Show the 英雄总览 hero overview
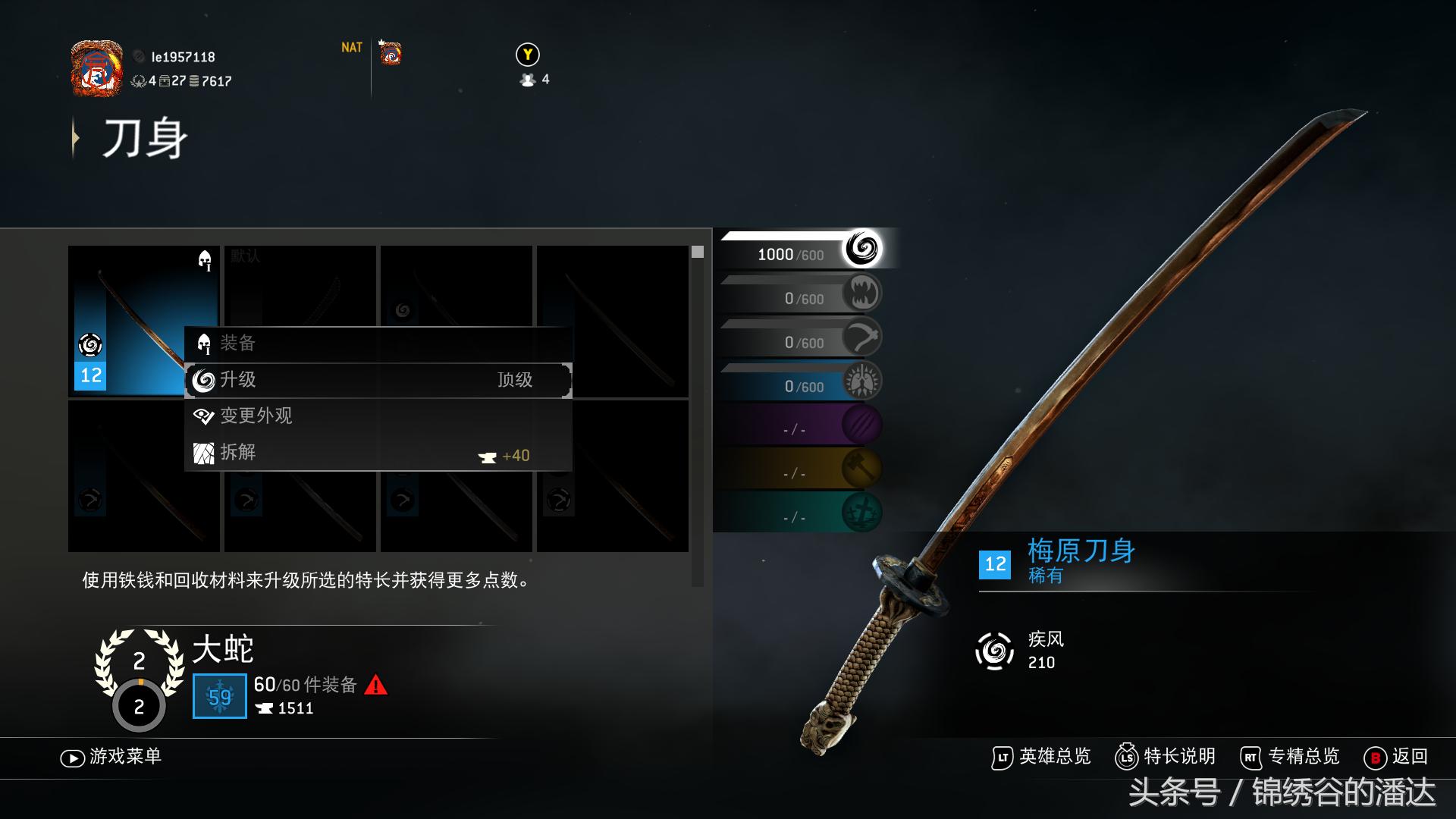 (1041, 757)
